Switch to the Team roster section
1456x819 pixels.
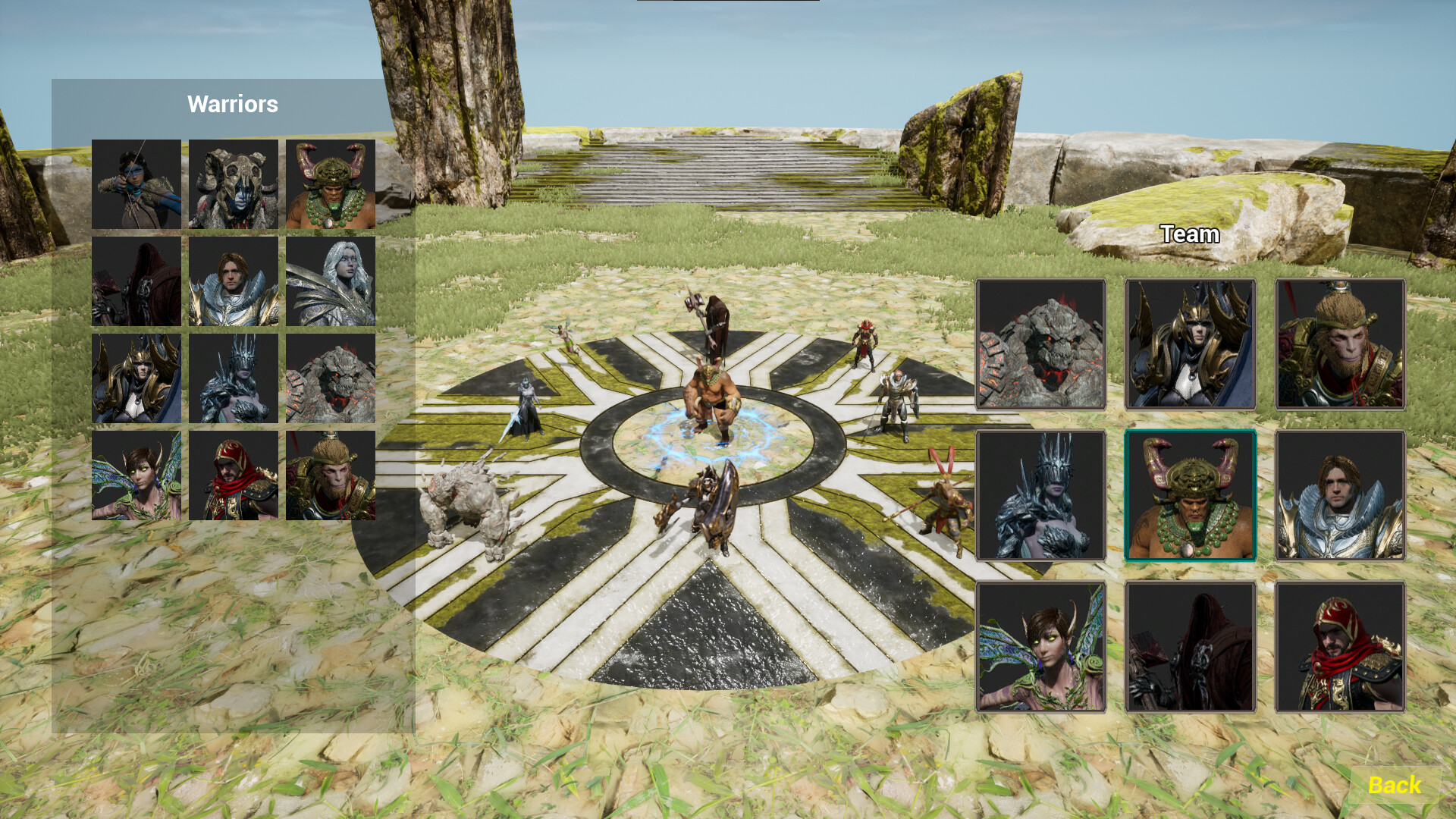click(1189, 234)
